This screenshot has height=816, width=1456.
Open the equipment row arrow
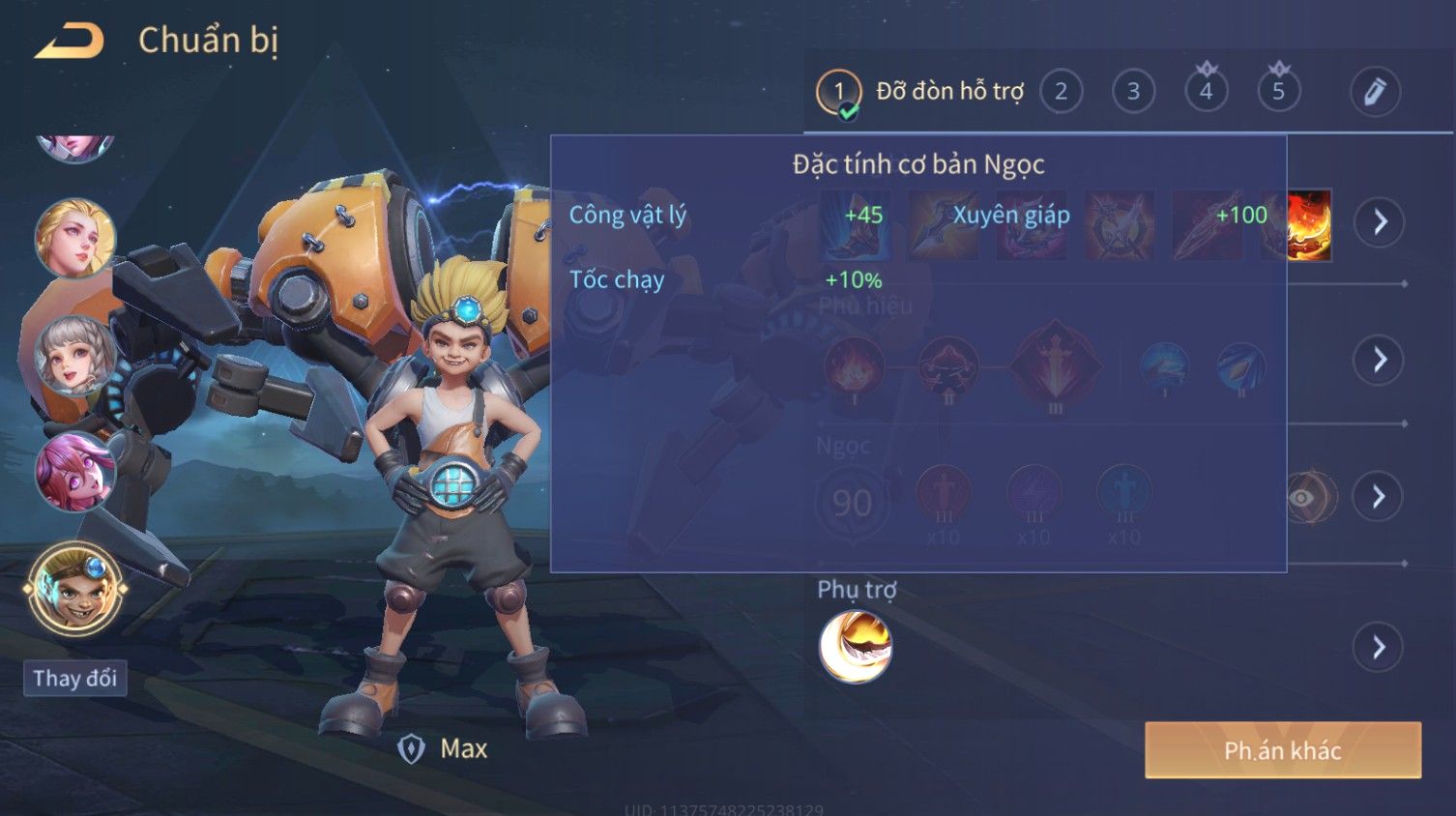coord(1379,222)
